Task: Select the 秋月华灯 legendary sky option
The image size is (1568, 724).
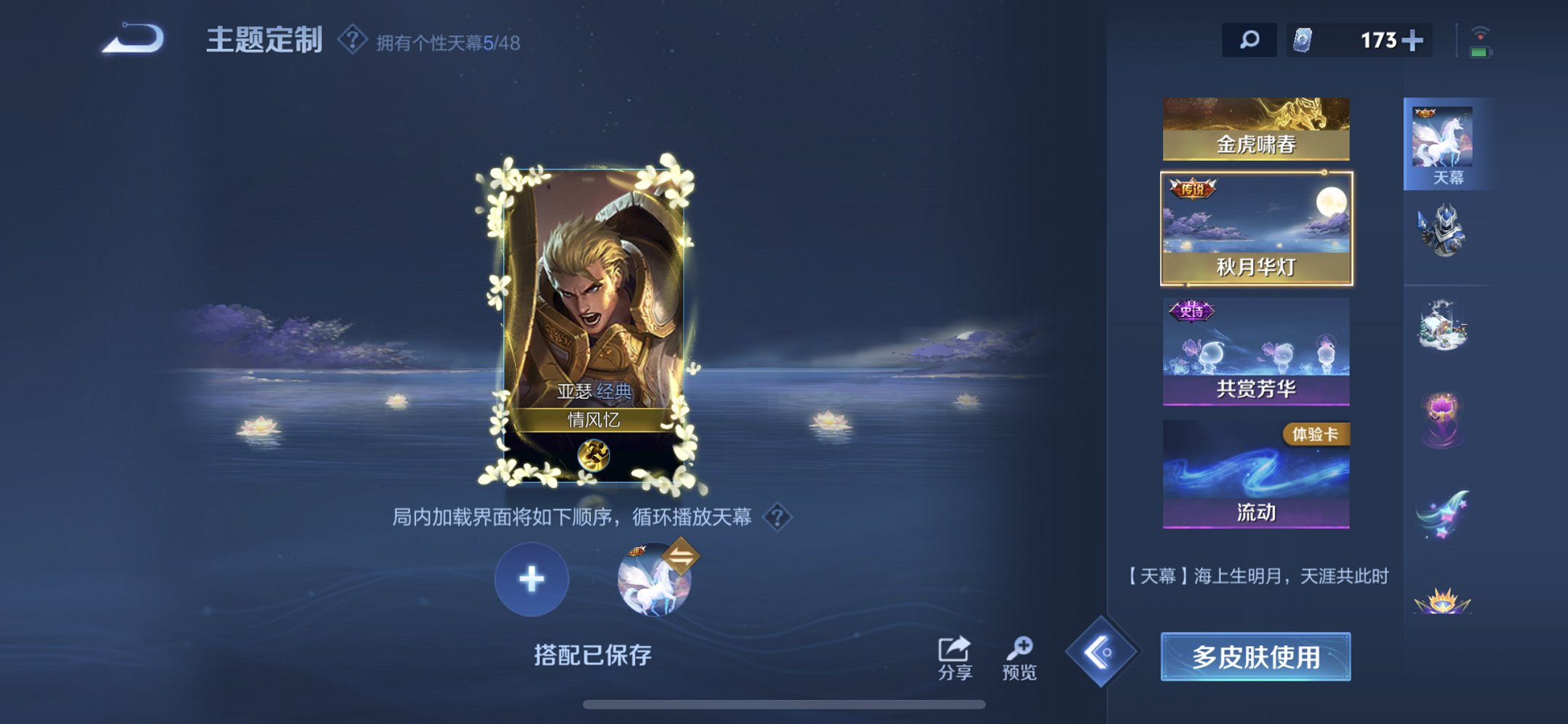Action: pos(1255,228)
